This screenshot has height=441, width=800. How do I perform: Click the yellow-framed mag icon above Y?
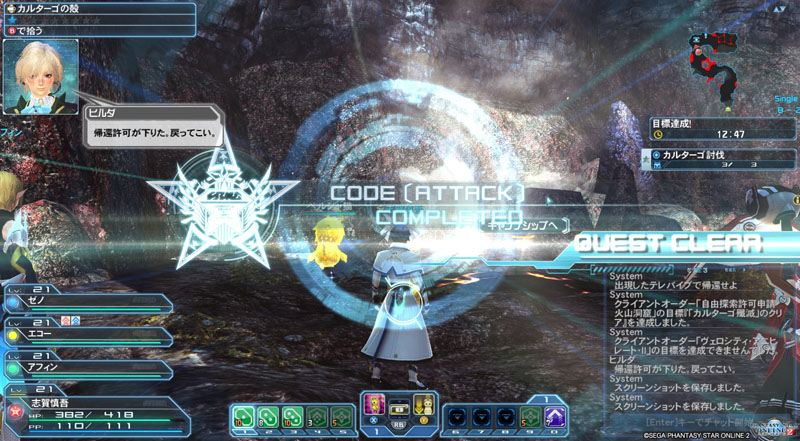[423, 404]
